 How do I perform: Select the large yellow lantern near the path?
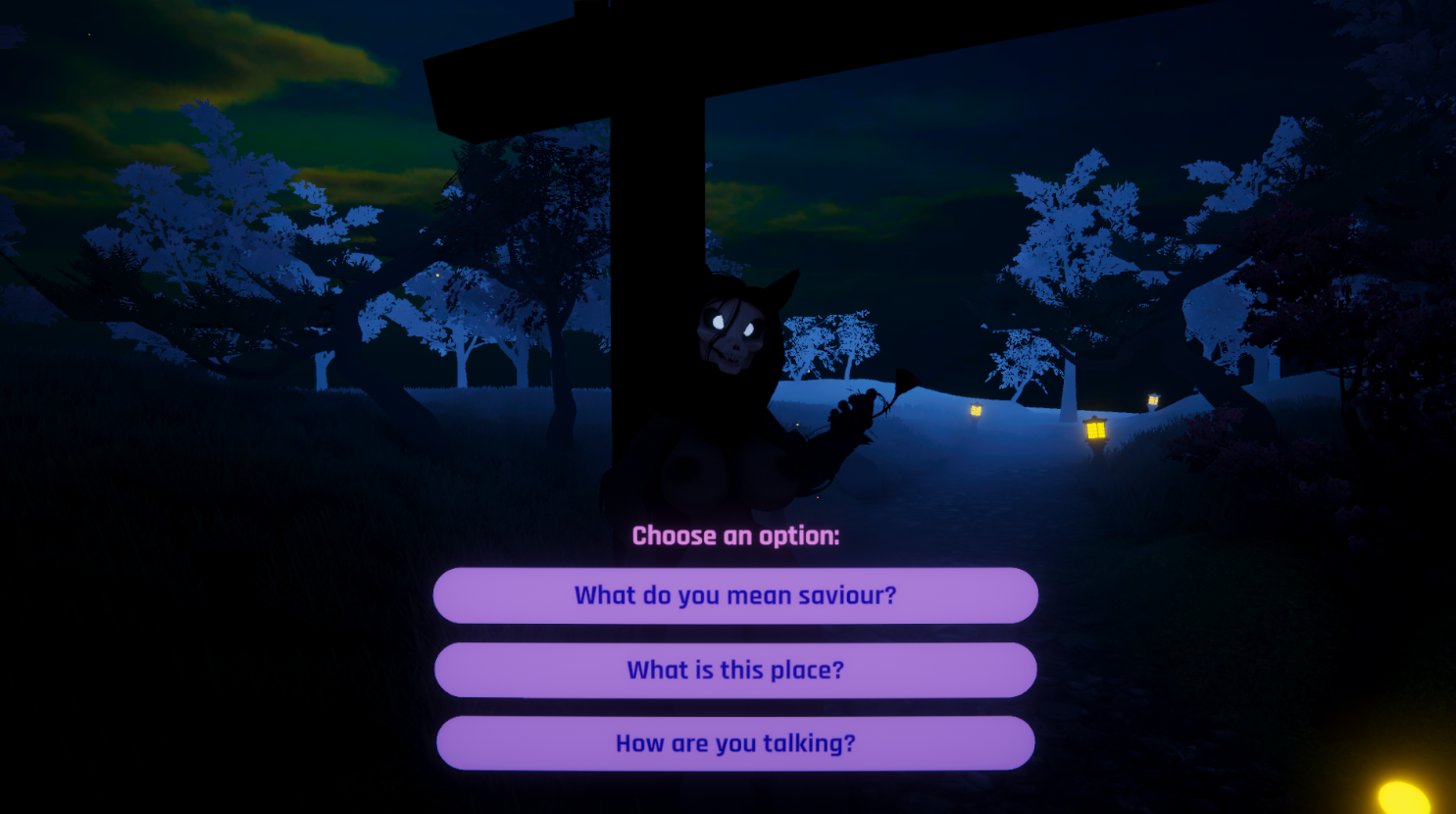(1095, 429)
